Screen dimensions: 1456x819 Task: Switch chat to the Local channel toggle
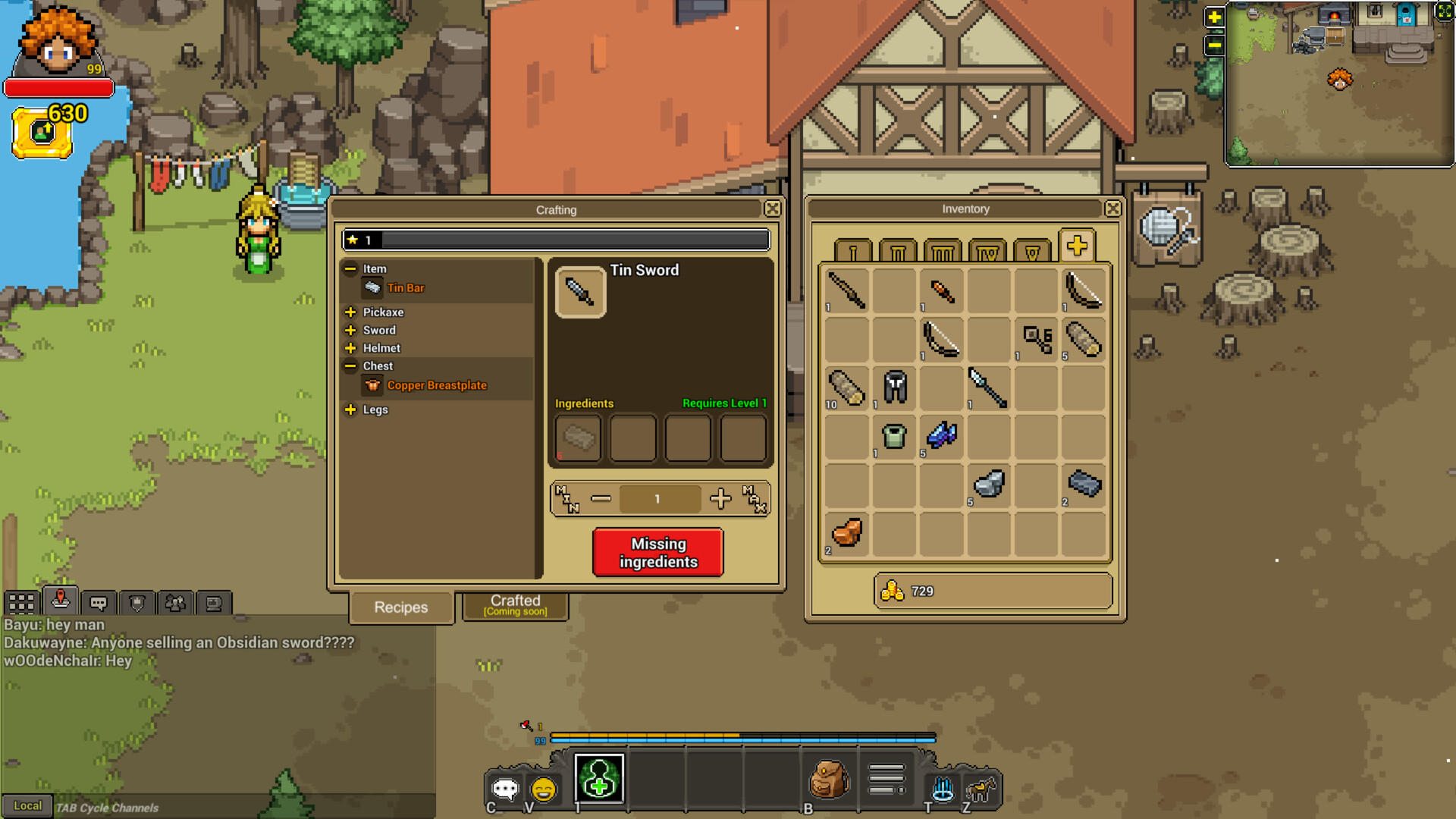(28, 806)
